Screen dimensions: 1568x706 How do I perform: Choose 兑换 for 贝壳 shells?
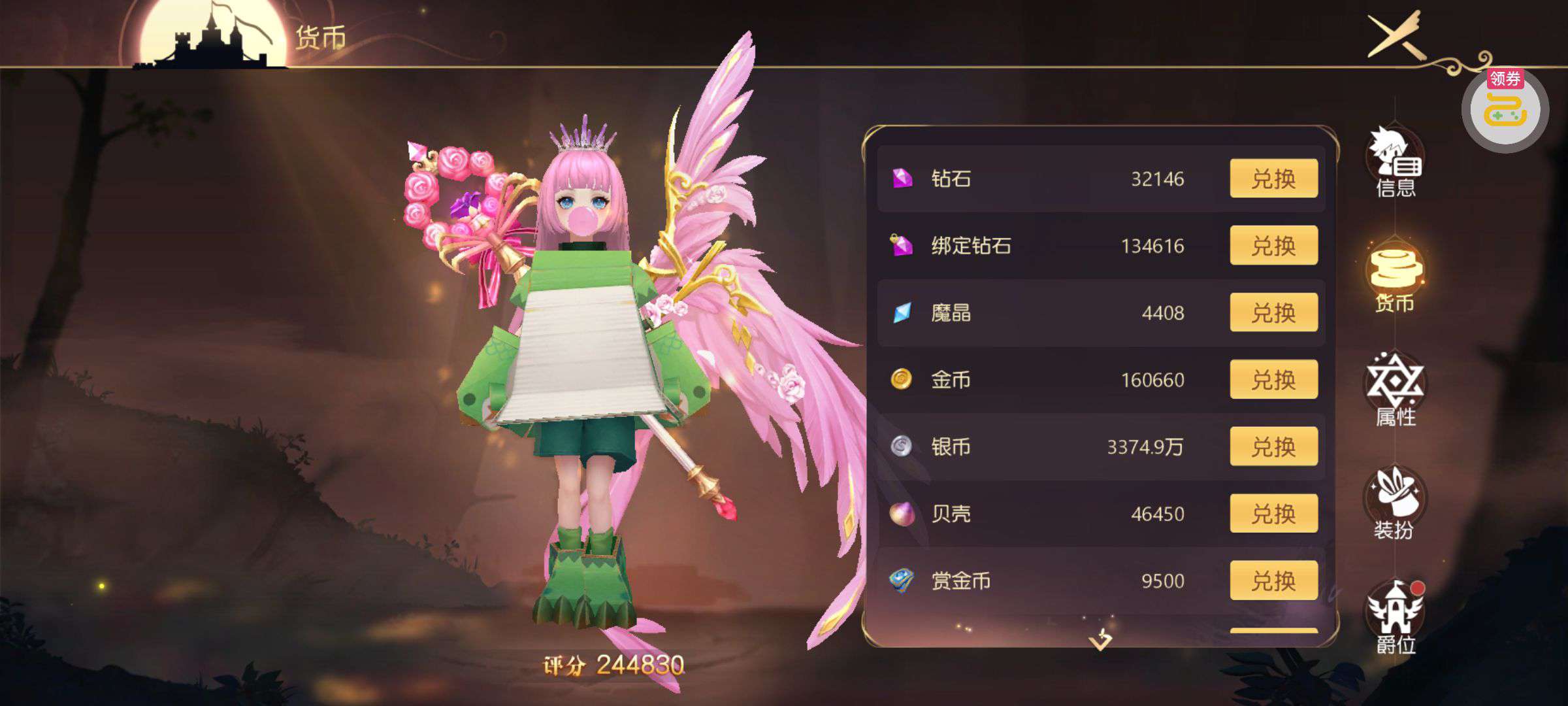tap(1273, 514)
